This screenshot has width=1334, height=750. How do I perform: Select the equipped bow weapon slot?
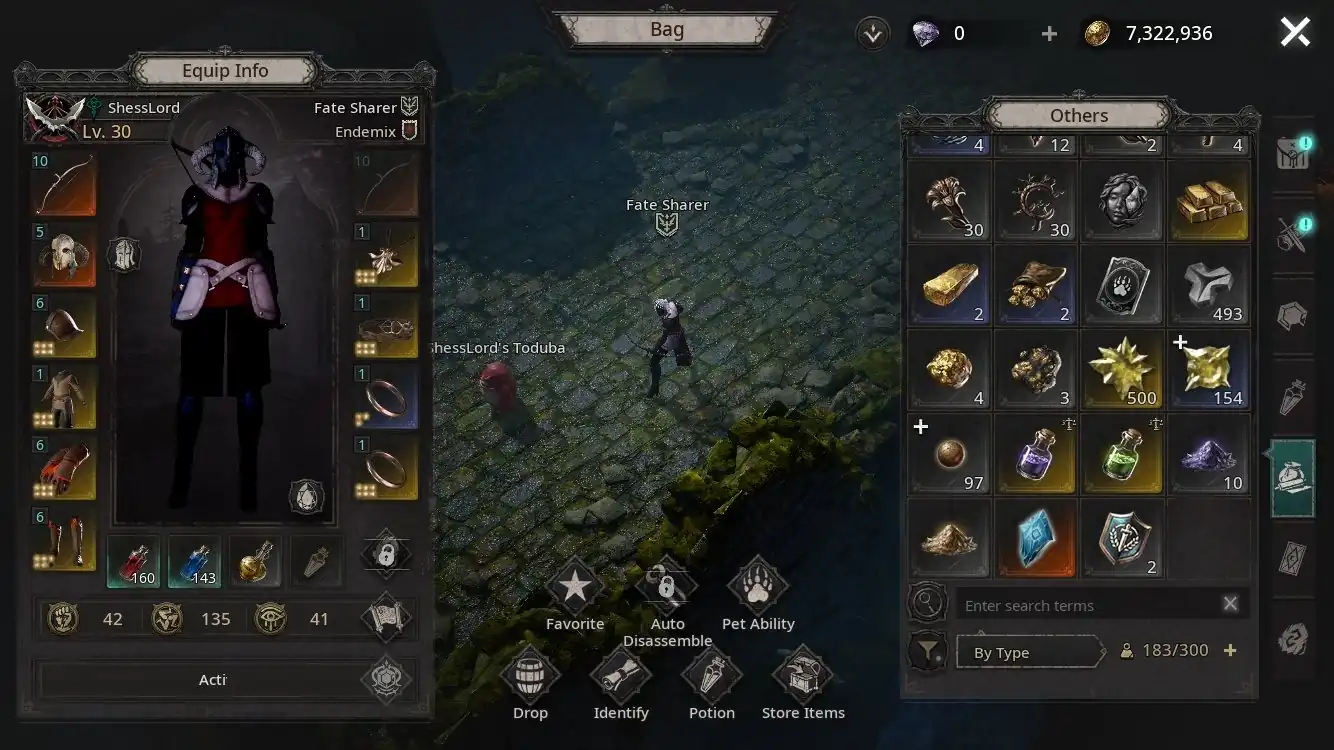[64, 186]
